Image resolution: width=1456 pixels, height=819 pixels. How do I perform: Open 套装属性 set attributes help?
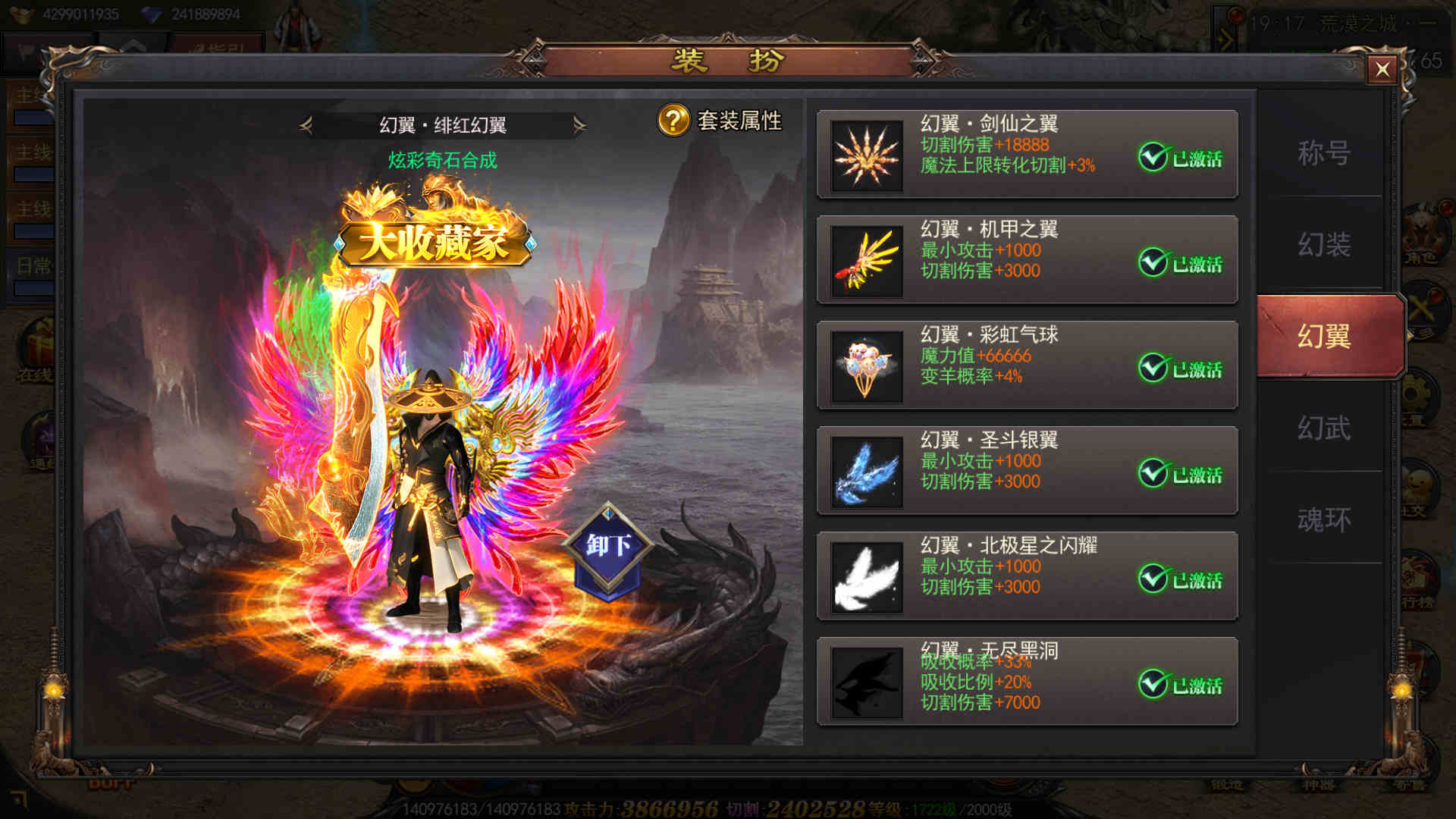tap(673, 121)
